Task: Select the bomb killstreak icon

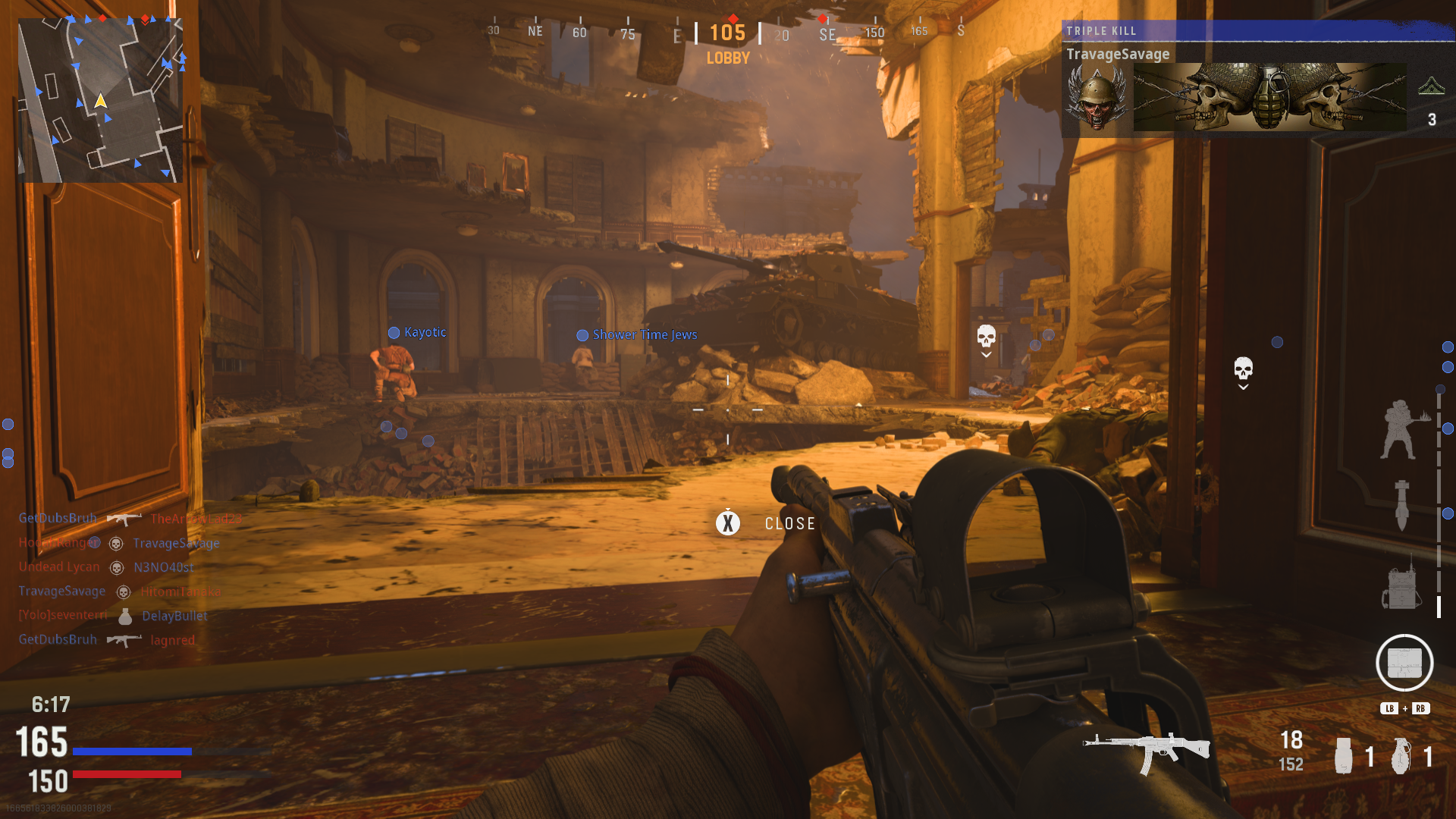Action: click(x=1401, y=504)
